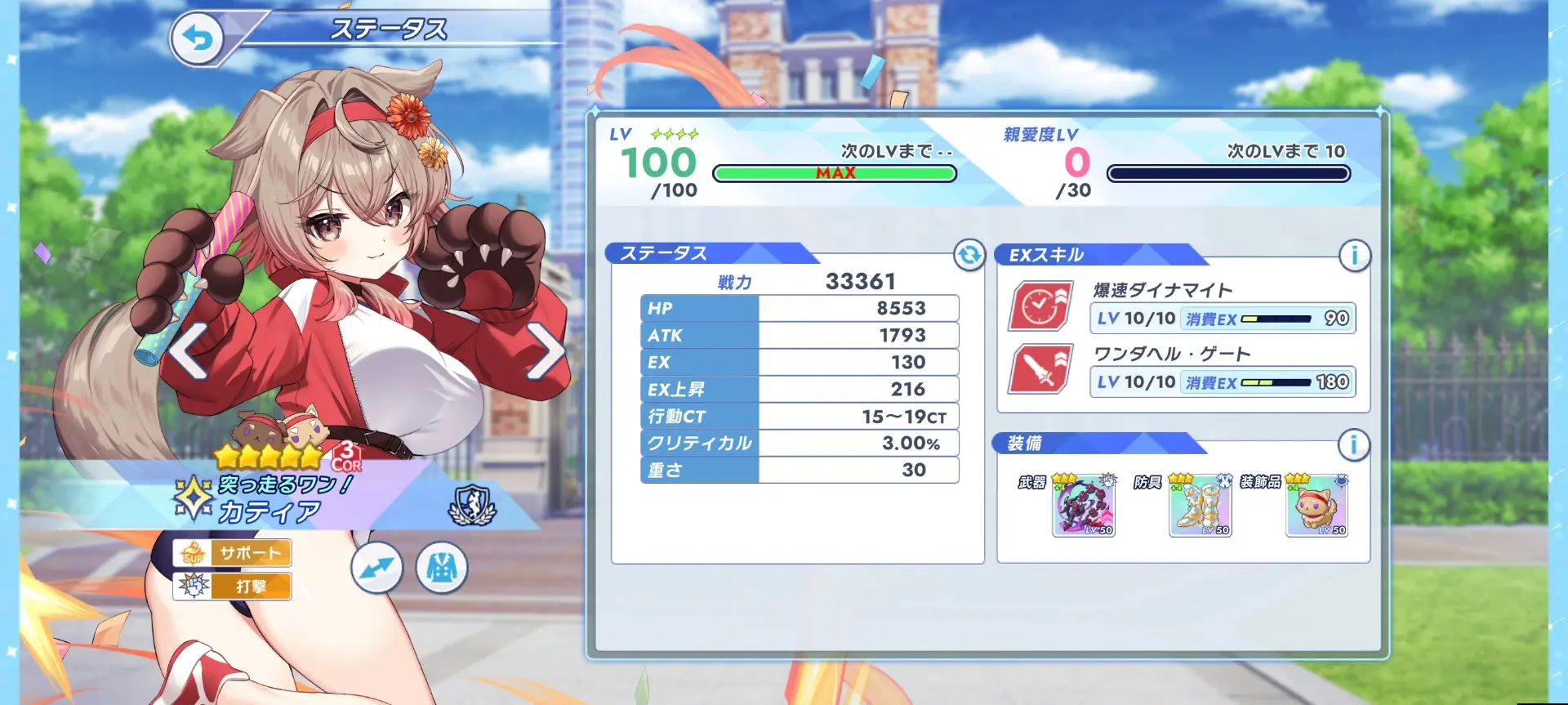The height and width of the screenshot is (705, 1568).
Task: Open equipment info button
Action: [1353, 444]
